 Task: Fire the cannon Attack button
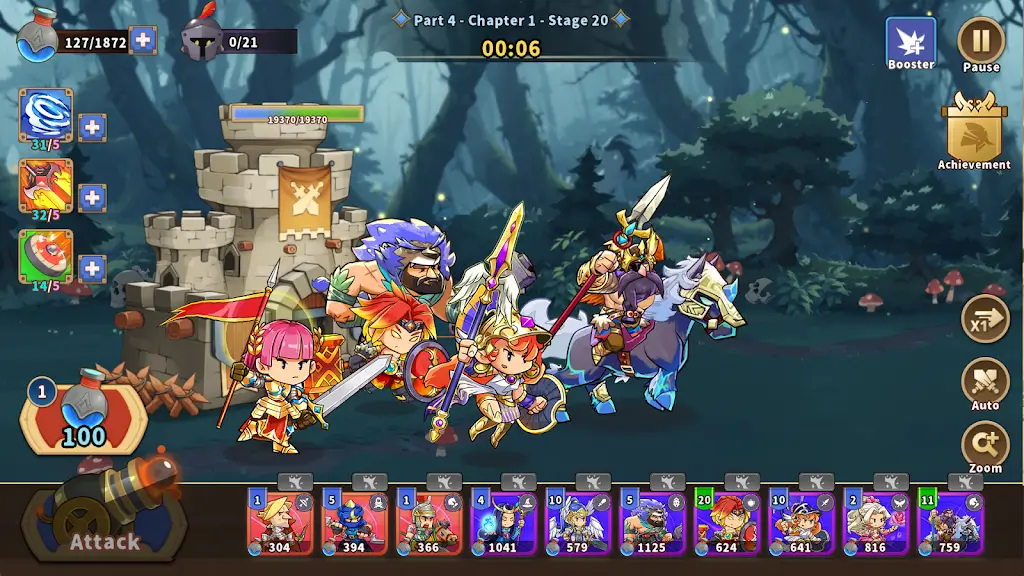coord(104,519)
